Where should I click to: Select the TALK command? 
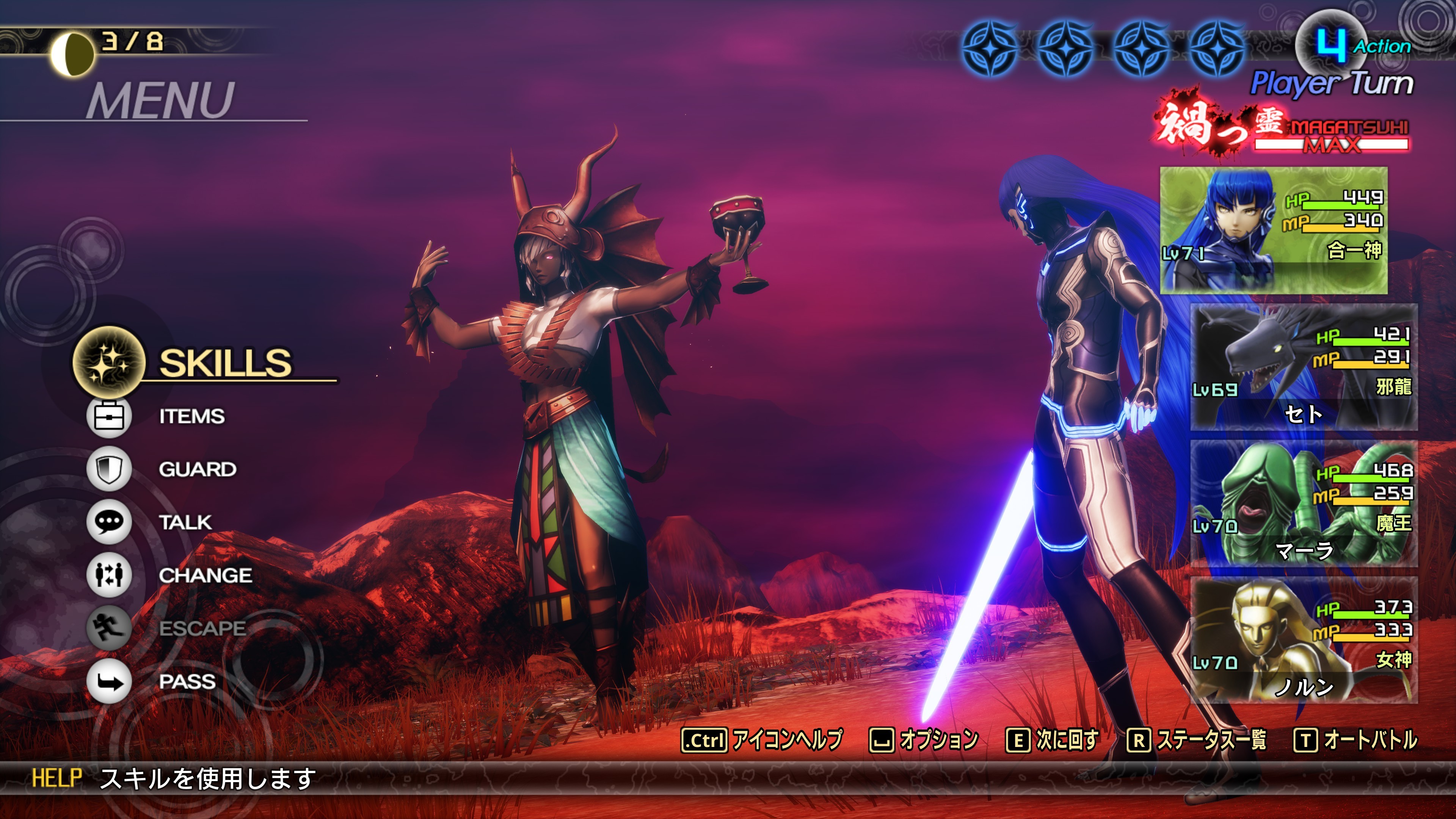185,522
